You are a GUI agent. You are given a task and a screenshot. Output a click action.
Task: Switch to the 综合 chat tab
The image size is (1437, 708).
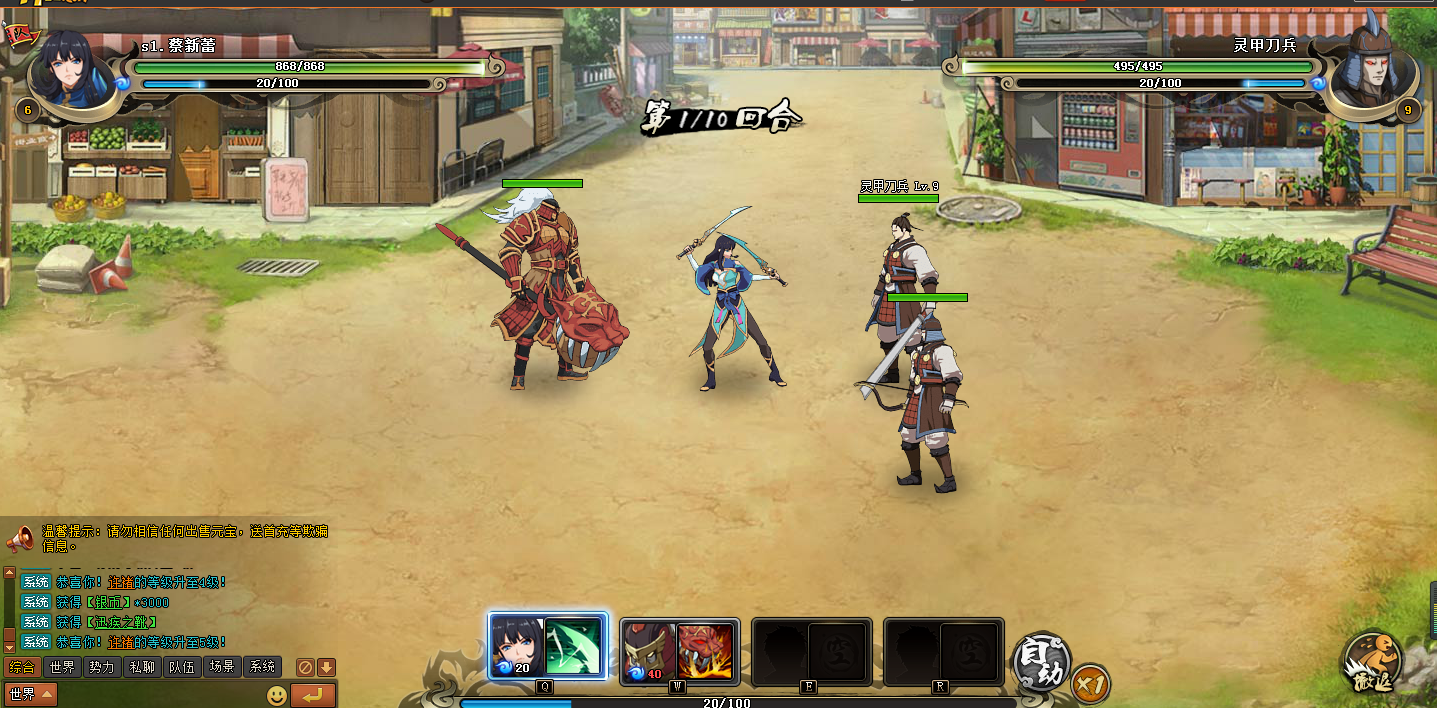[x=21, y=667]
